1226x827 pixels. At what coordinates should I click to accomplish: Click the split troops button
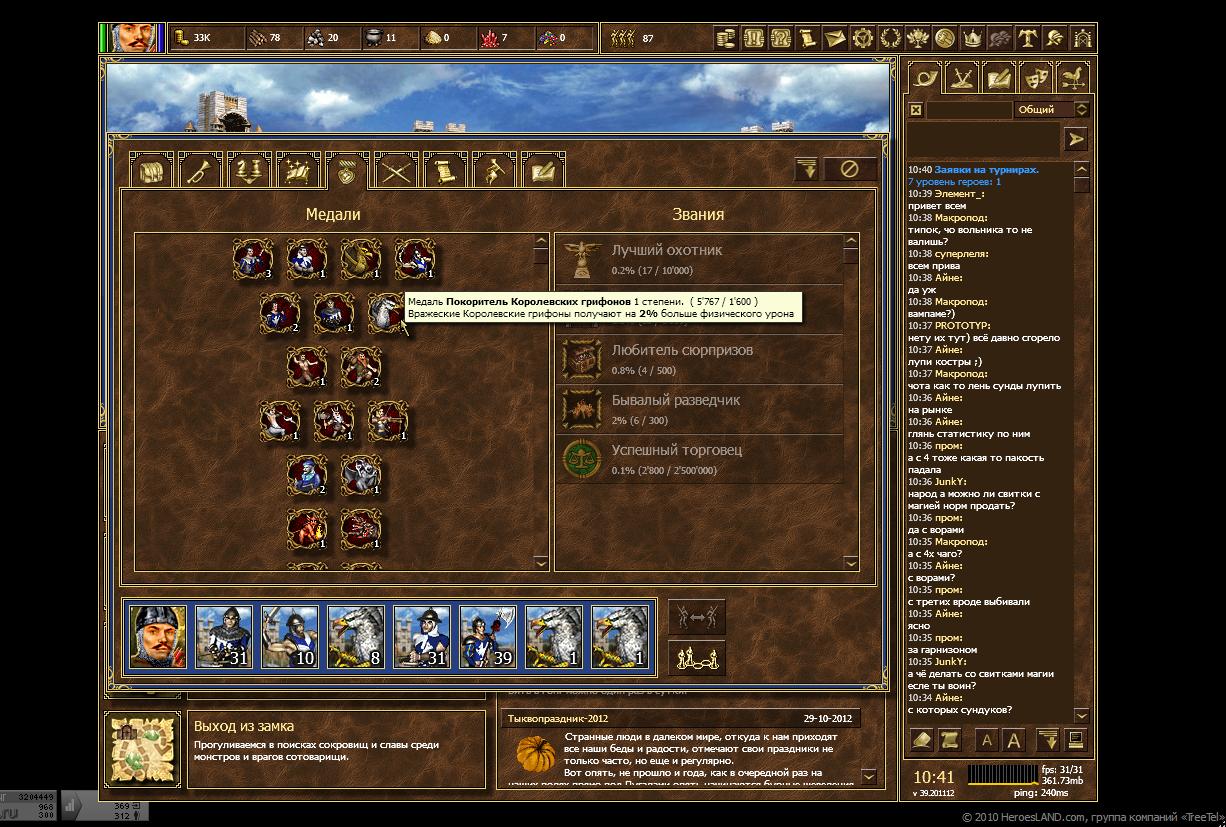pyautogui.click(x=696, y=617)
